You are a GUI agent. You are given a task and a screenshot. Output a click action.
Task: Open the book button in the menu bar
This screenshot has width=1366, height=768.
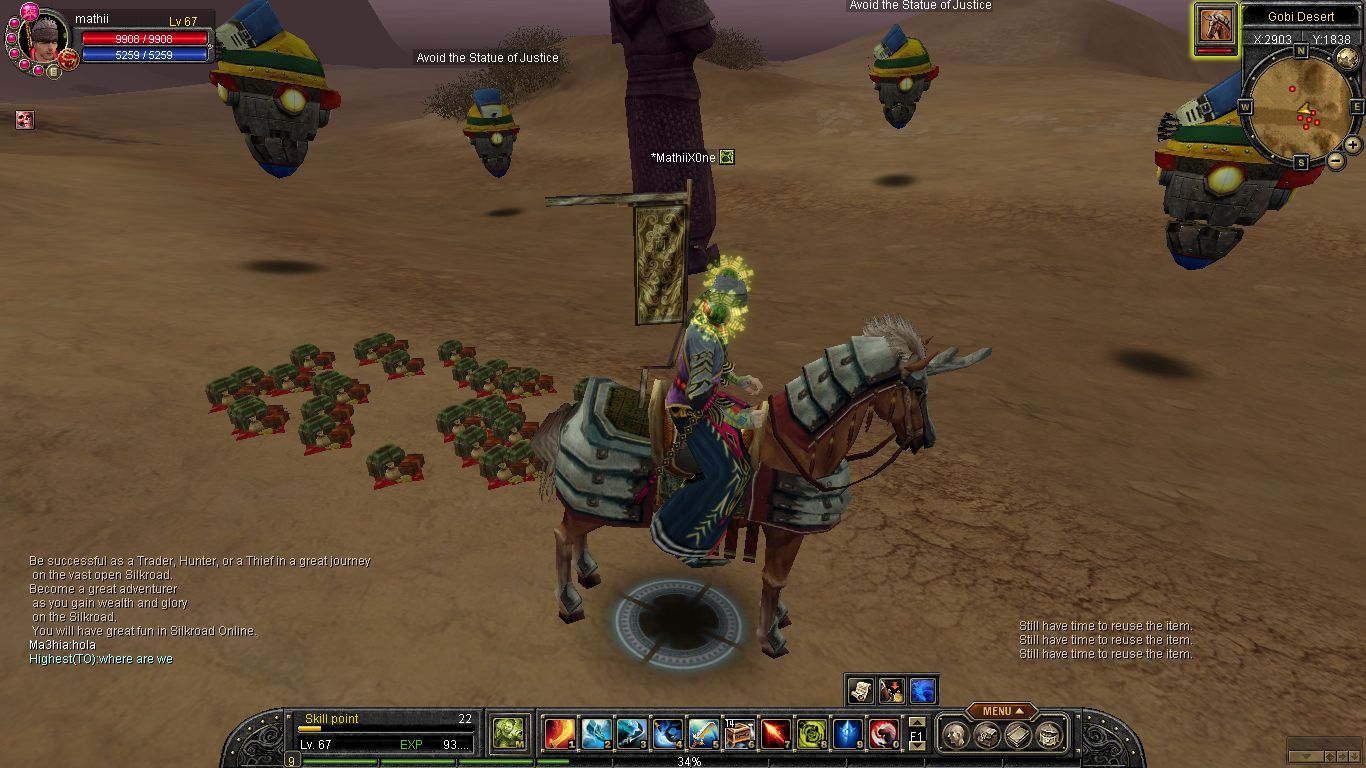click(1018, 735)
